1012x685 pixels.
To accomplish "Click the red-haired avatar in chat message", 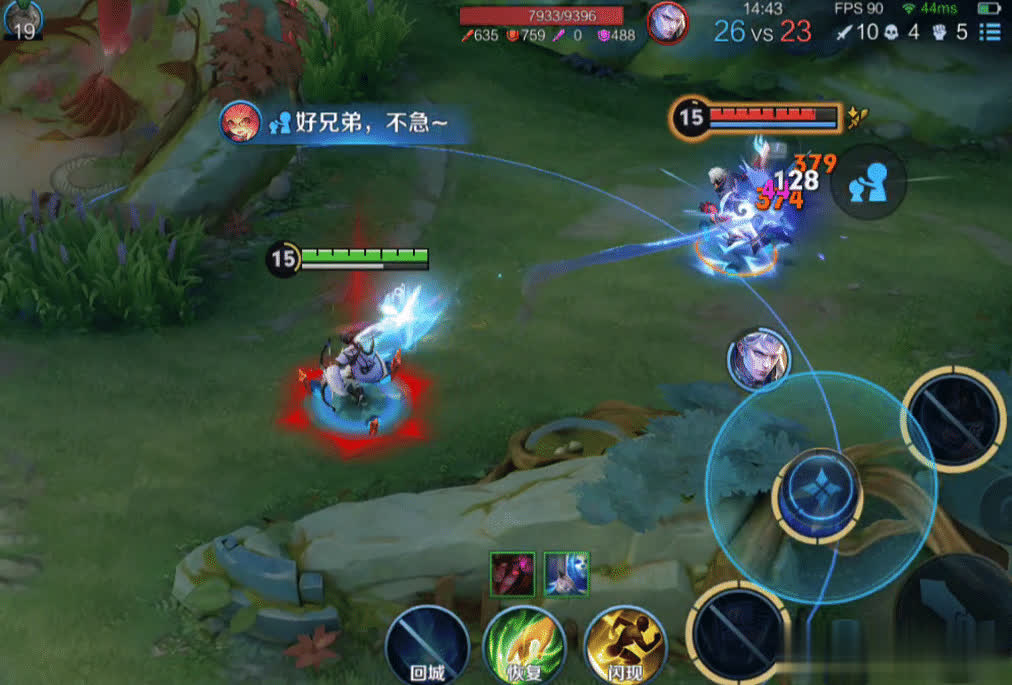I will pyautogui.click(x=240, y=122).
